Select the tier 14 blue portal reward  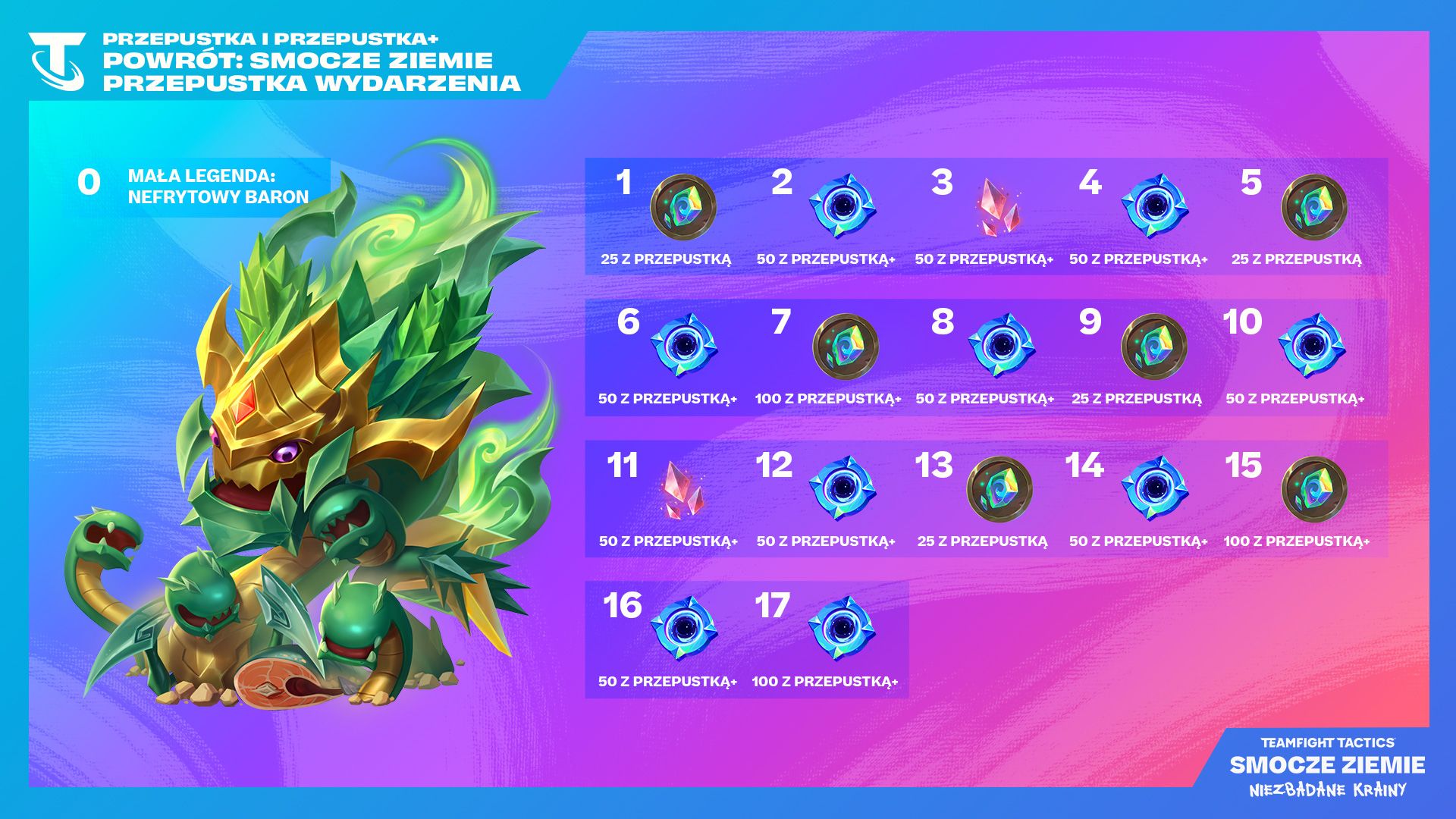pyautogui.click(x=1154, y=488)
